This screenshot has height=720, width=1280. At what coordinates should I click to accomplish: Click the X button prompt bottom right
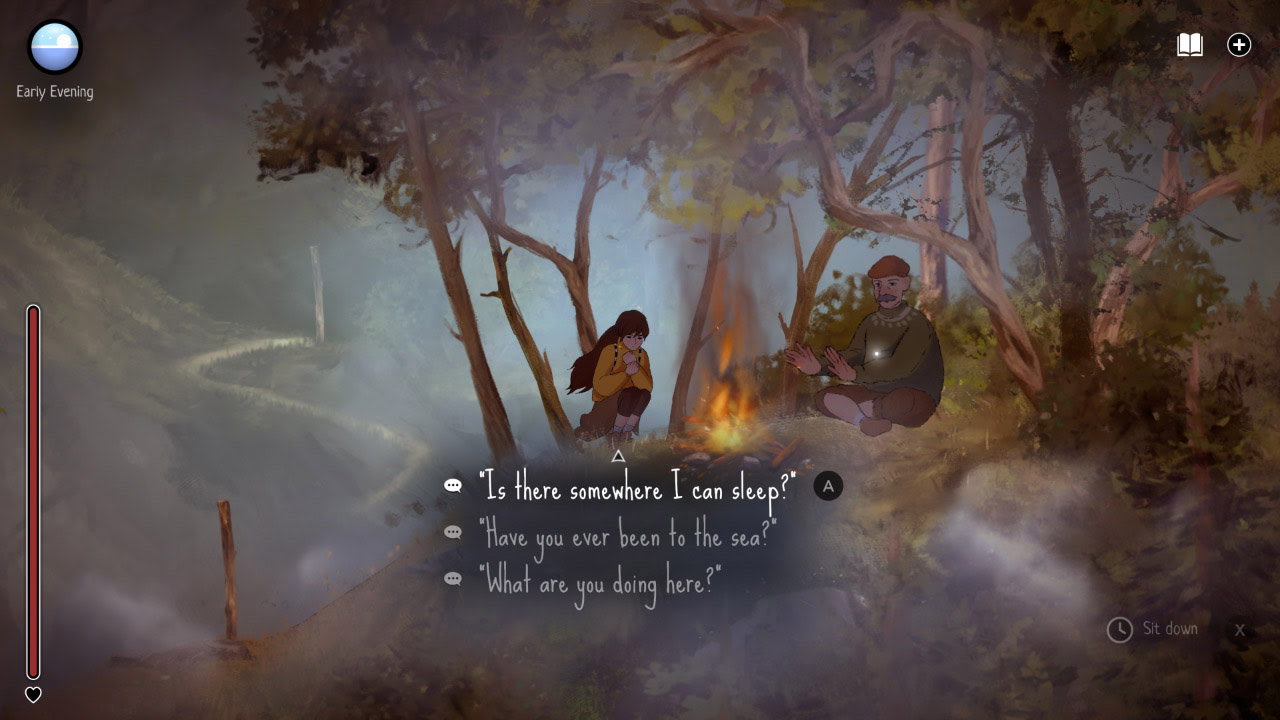pos(1240,630)
